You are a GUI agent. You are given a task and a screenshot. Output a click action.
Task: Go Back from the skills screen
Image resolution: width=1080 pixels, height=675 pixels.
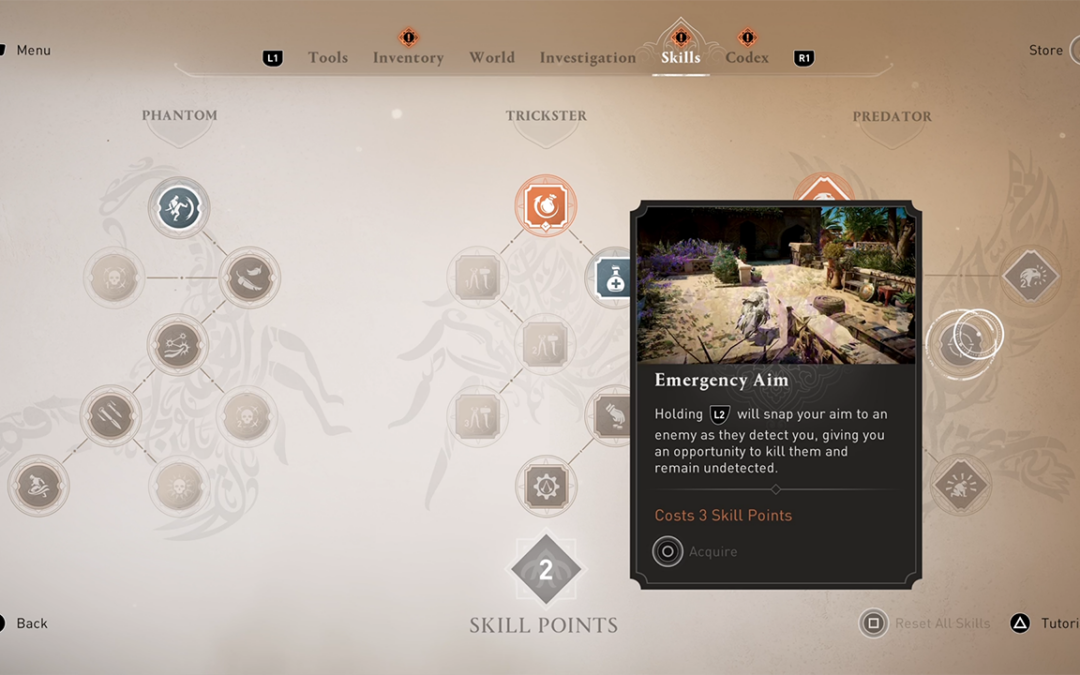point(31,623)
